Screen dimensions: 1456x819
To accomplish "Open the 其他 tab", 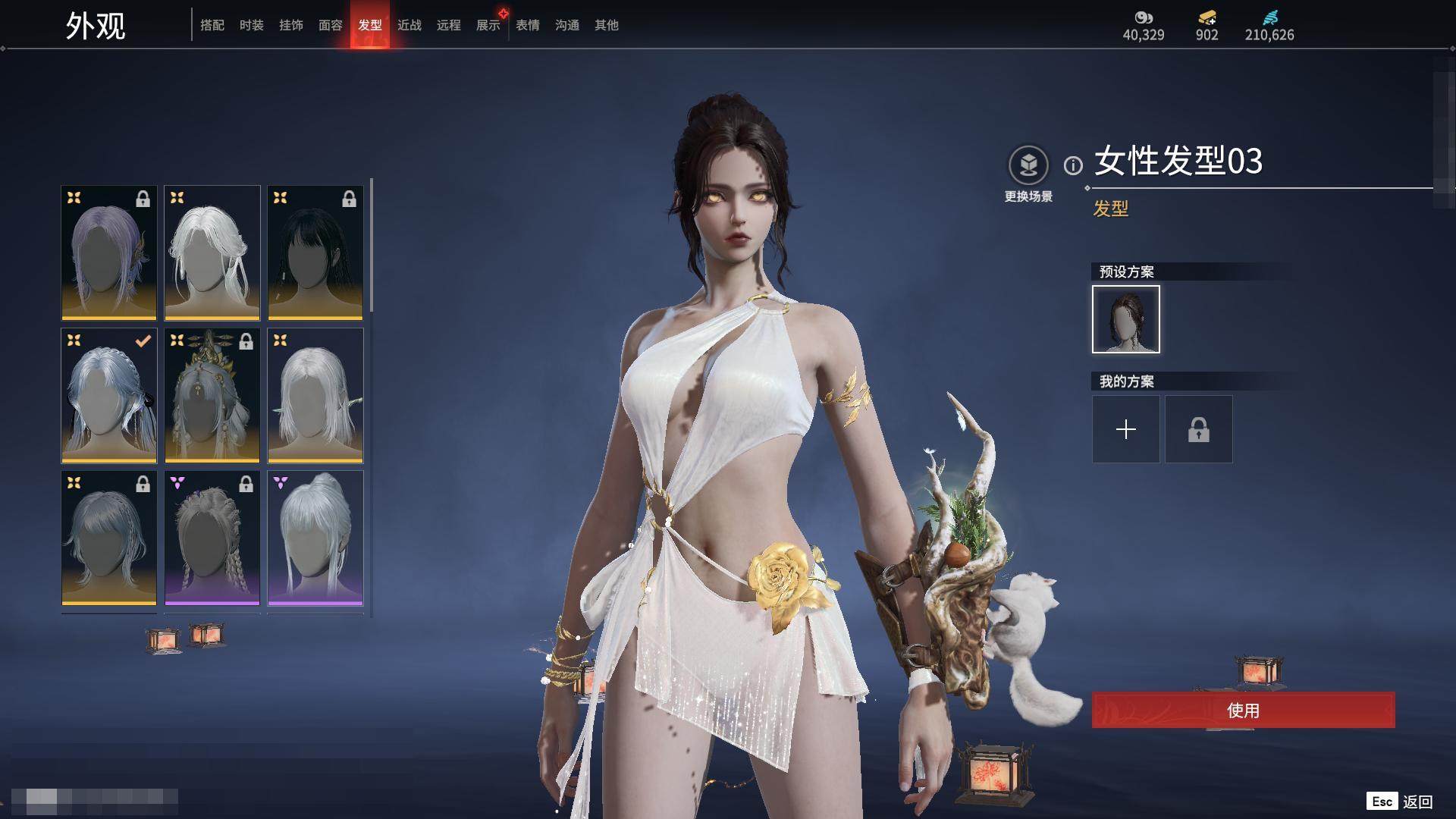I will (607, 25).
